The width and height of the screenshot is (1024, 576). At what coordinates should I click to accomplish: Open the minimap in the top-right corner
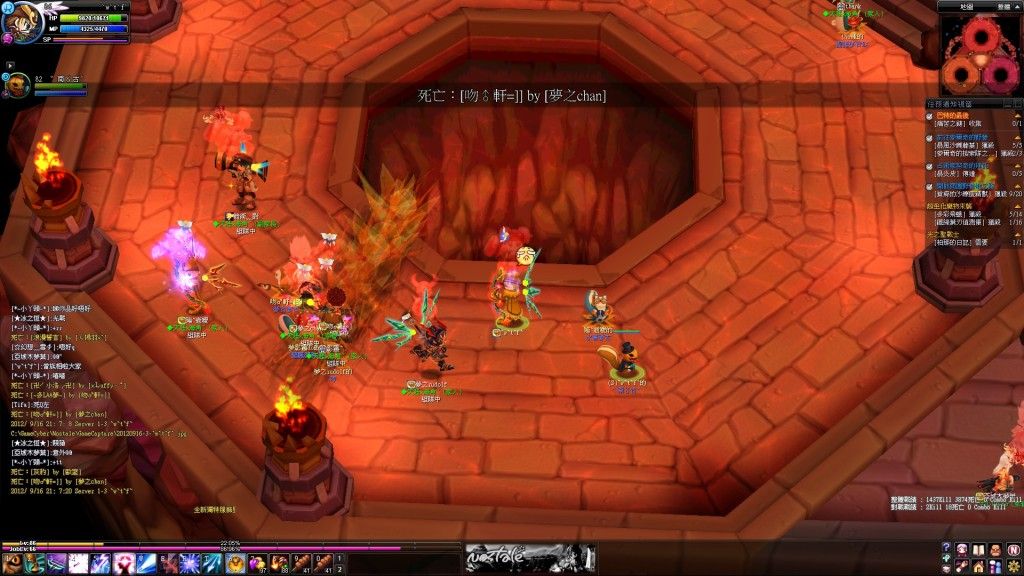tap(980, 55)
